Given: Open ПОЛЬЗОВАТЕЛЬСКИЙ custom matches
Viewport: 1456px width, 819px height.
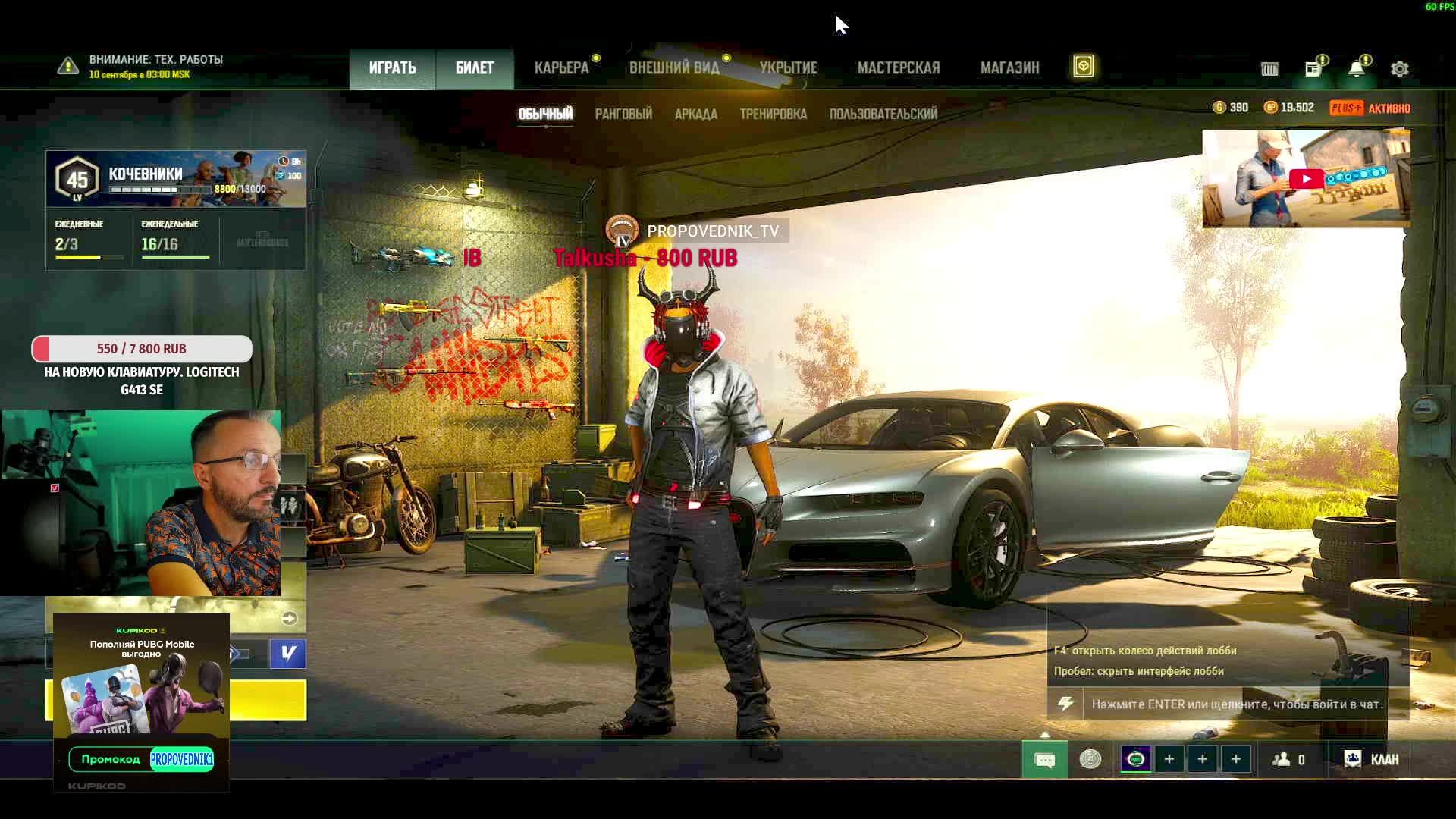Looking at the screenshot, I should click(883, 115).
